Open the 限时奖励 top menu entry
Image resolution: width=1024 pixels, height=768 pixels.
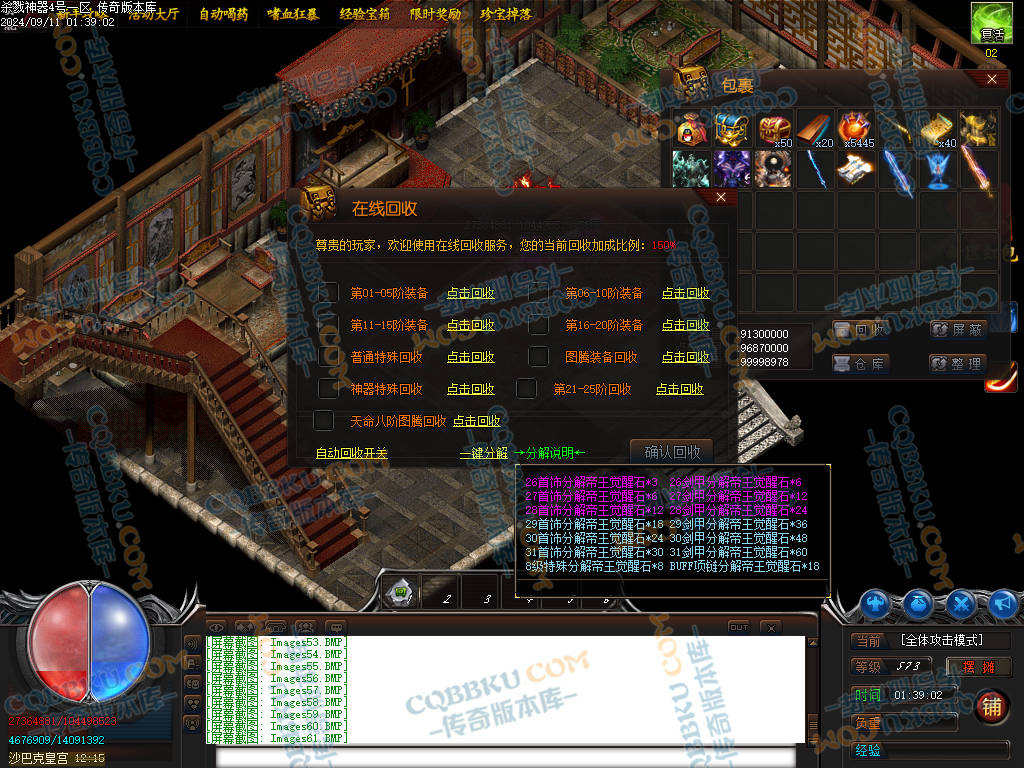[436, 14]
